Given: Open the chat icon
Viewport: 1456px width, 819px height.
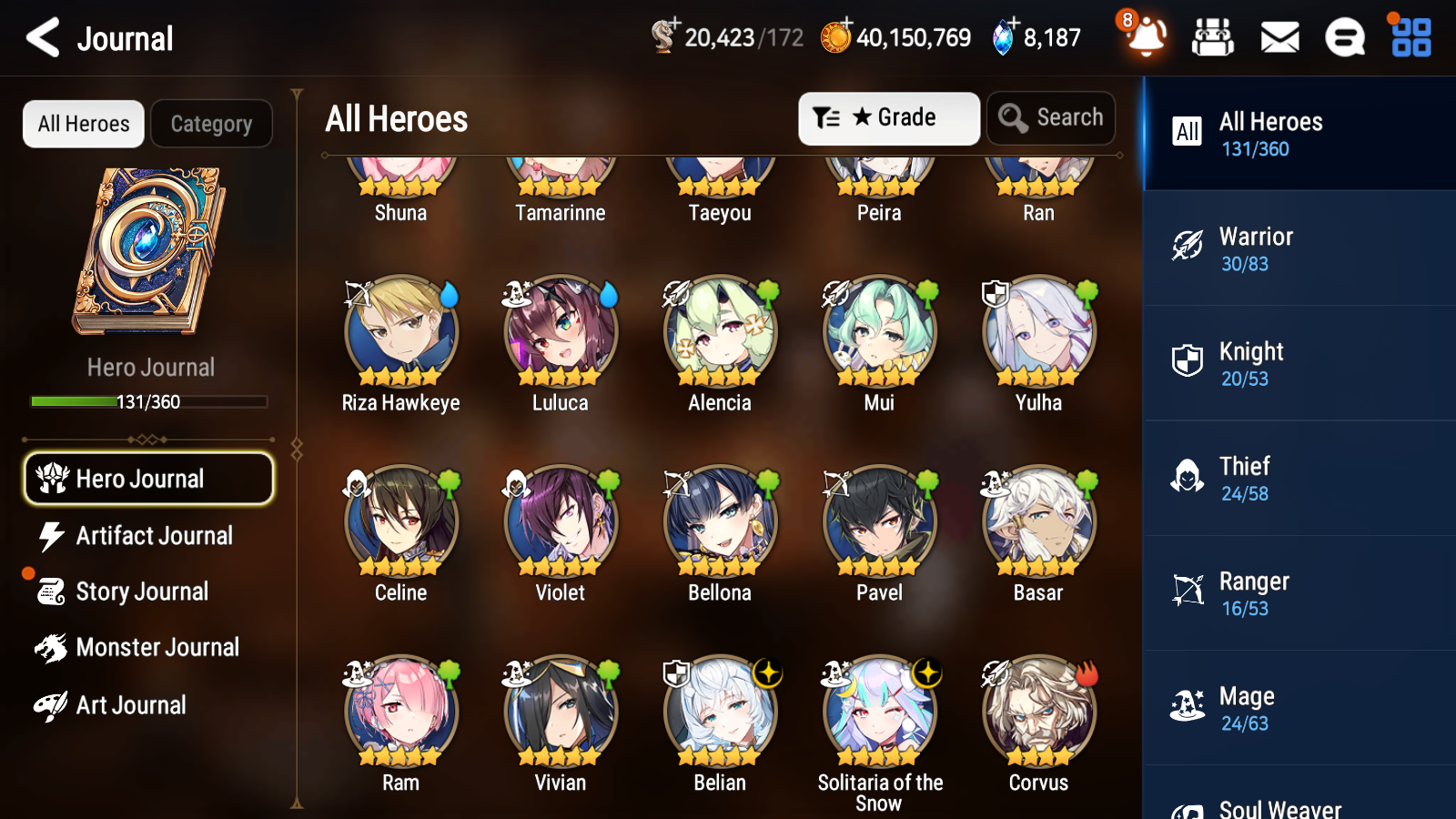Looking at the screenshot, I should point(1344,38).
